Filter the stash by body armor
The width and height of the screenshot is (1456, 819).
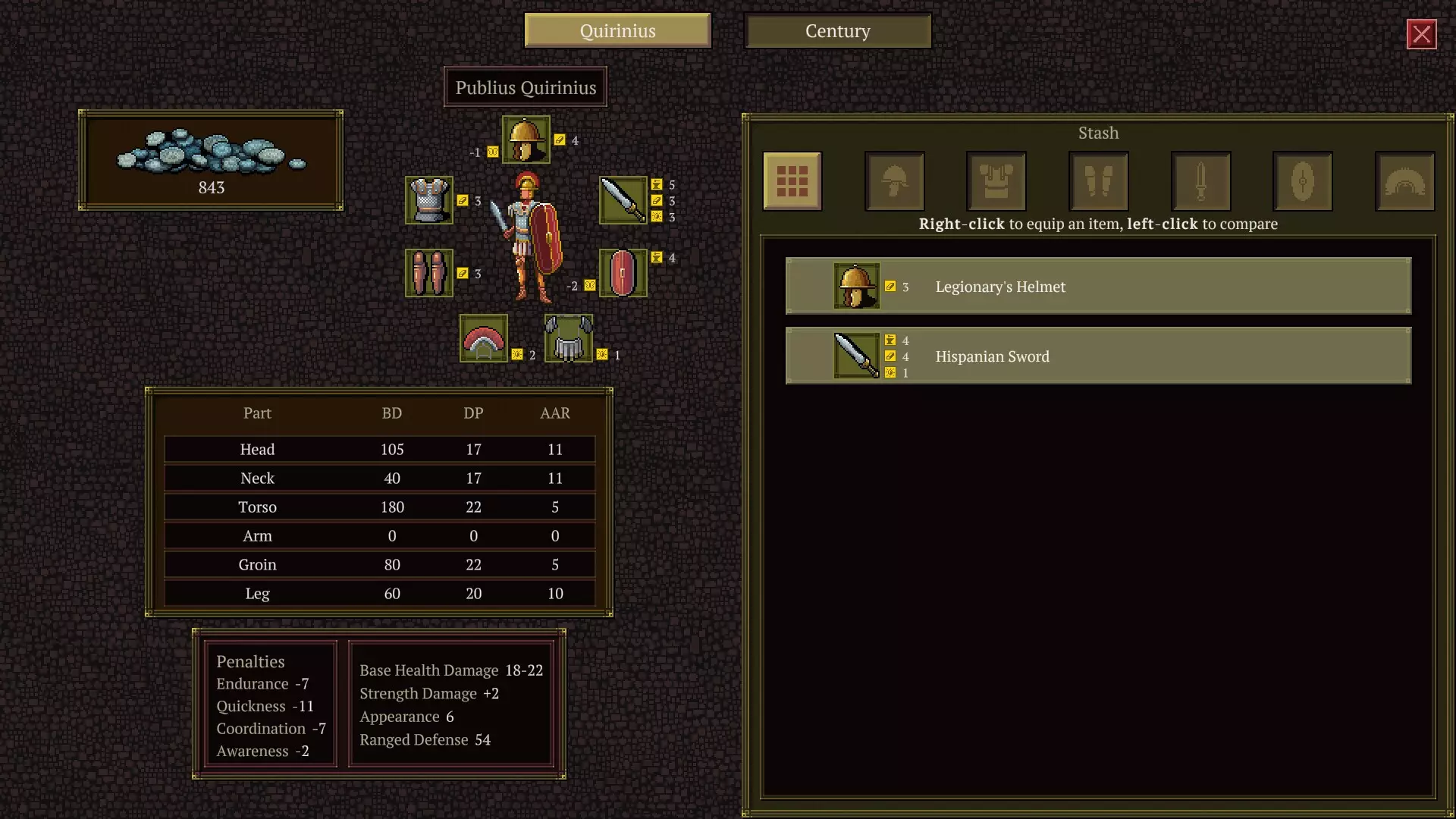click(996, 181)
